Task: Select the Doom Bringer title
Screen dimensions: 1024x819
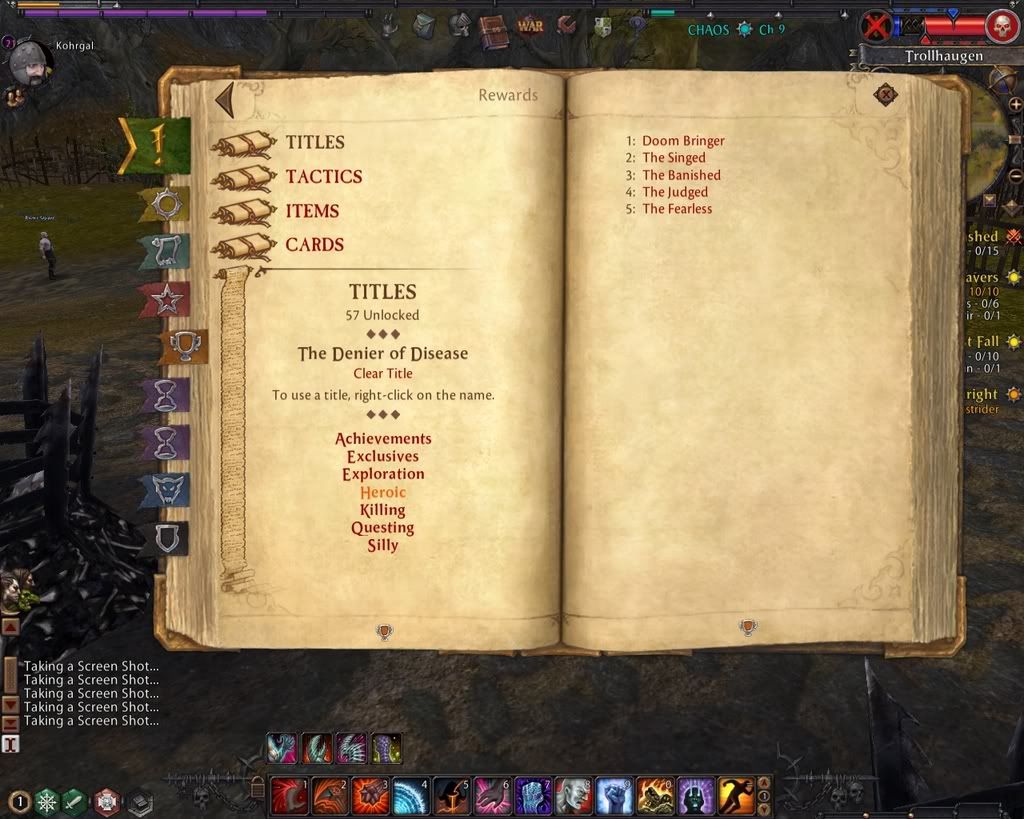Action: pyautogui.click(x=683, y=141)
